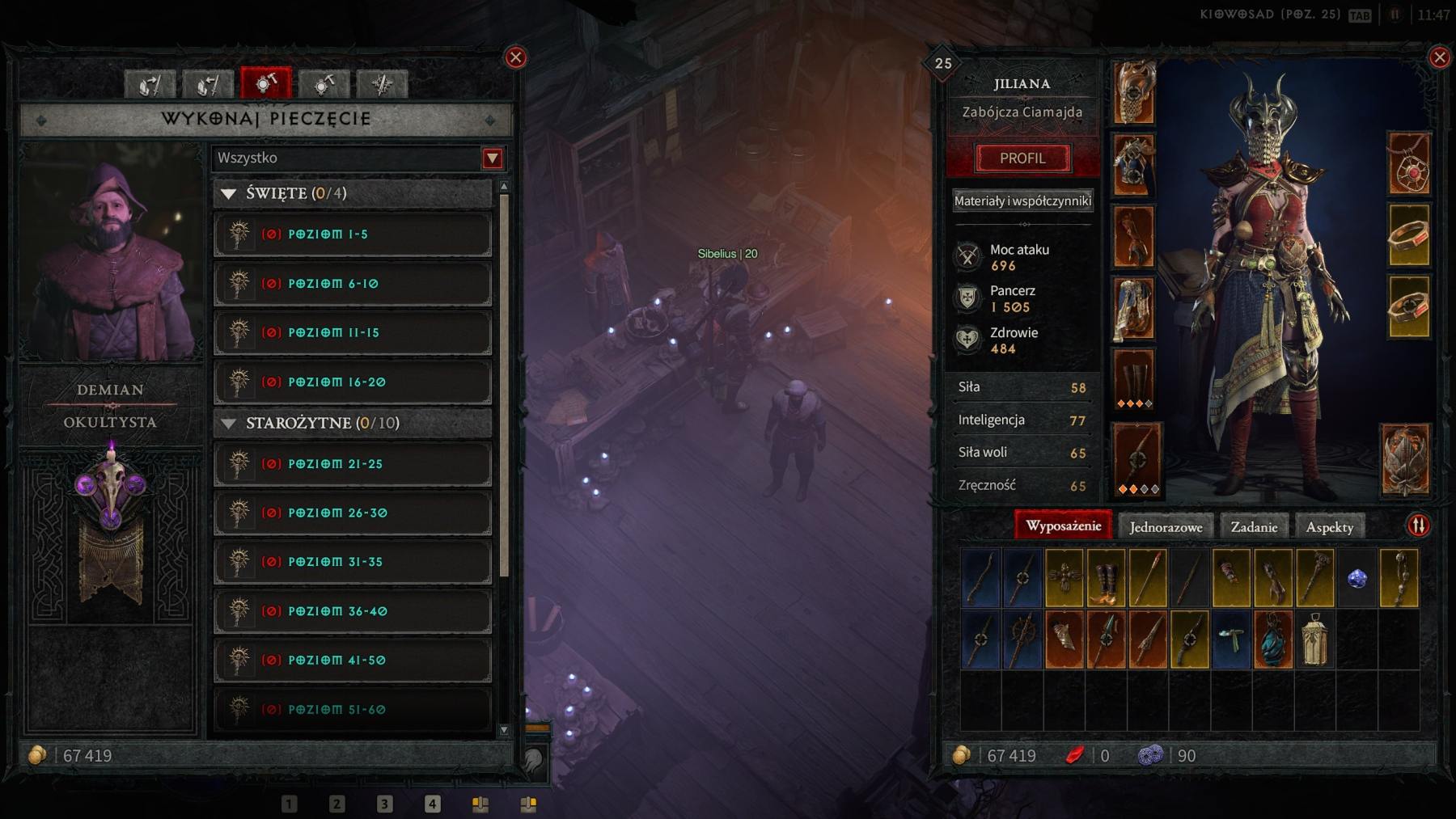This screenshot has width=1456, height=819.
Task: Click the item comparison arrows icon
Action: tap(1420, 526)
